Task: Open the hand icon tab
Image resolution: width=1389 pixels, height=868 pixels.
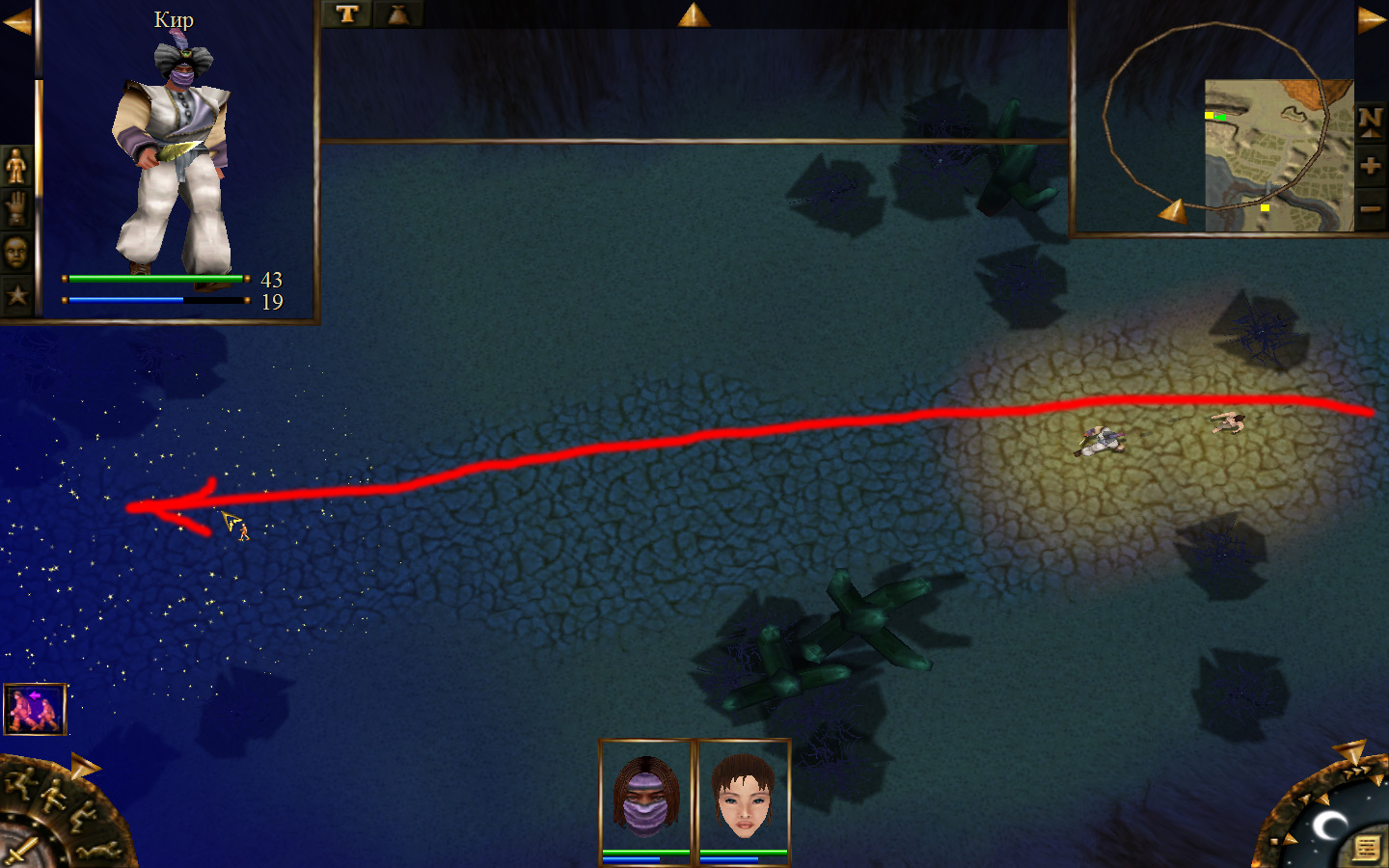Action: [x=16, y=208]
